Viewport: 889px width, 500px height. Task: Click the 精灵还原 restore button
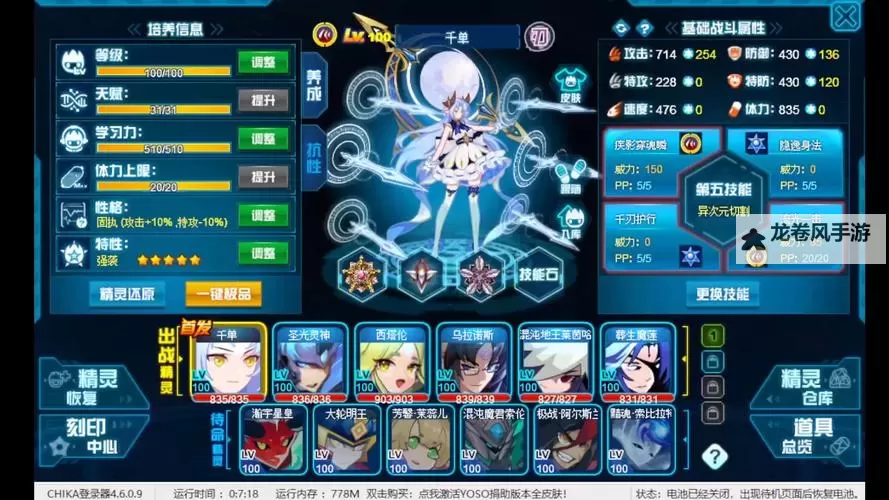[x=127, y=293]
